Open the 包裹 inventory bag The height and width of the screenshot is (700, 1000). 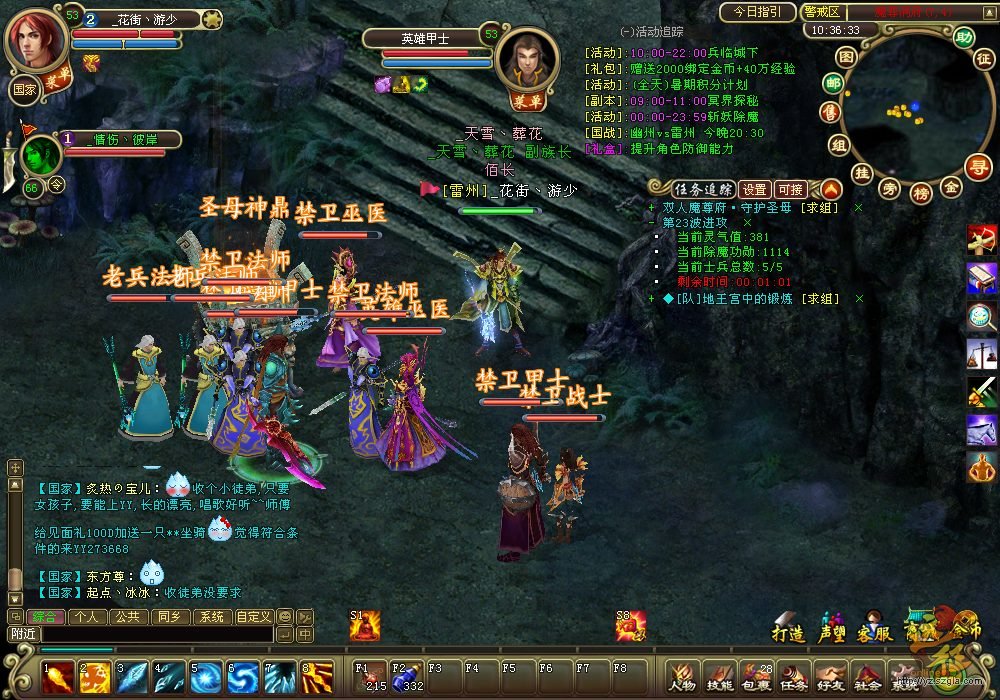[756, 676]
